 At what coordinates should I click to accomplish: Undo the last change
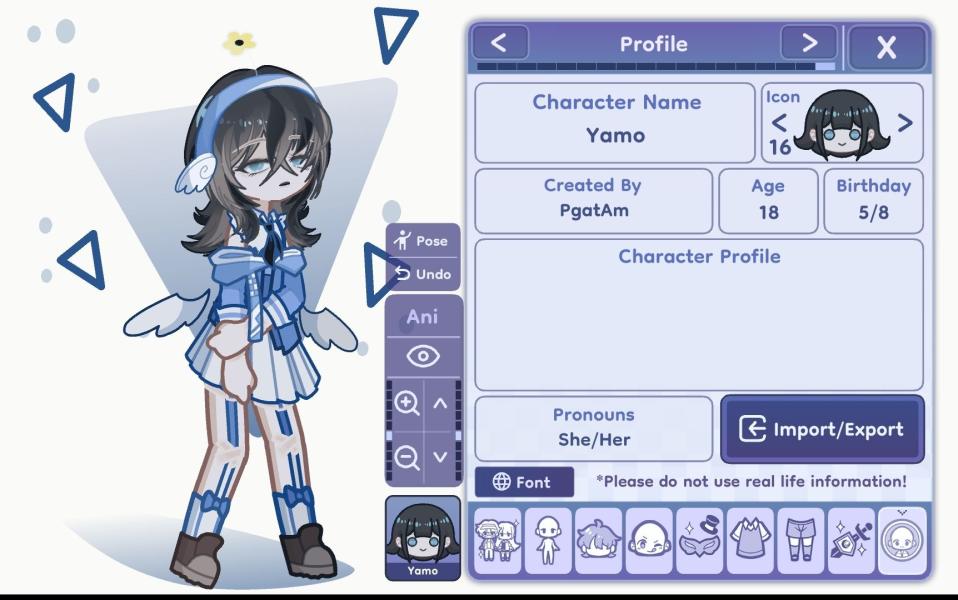point(422,273)
